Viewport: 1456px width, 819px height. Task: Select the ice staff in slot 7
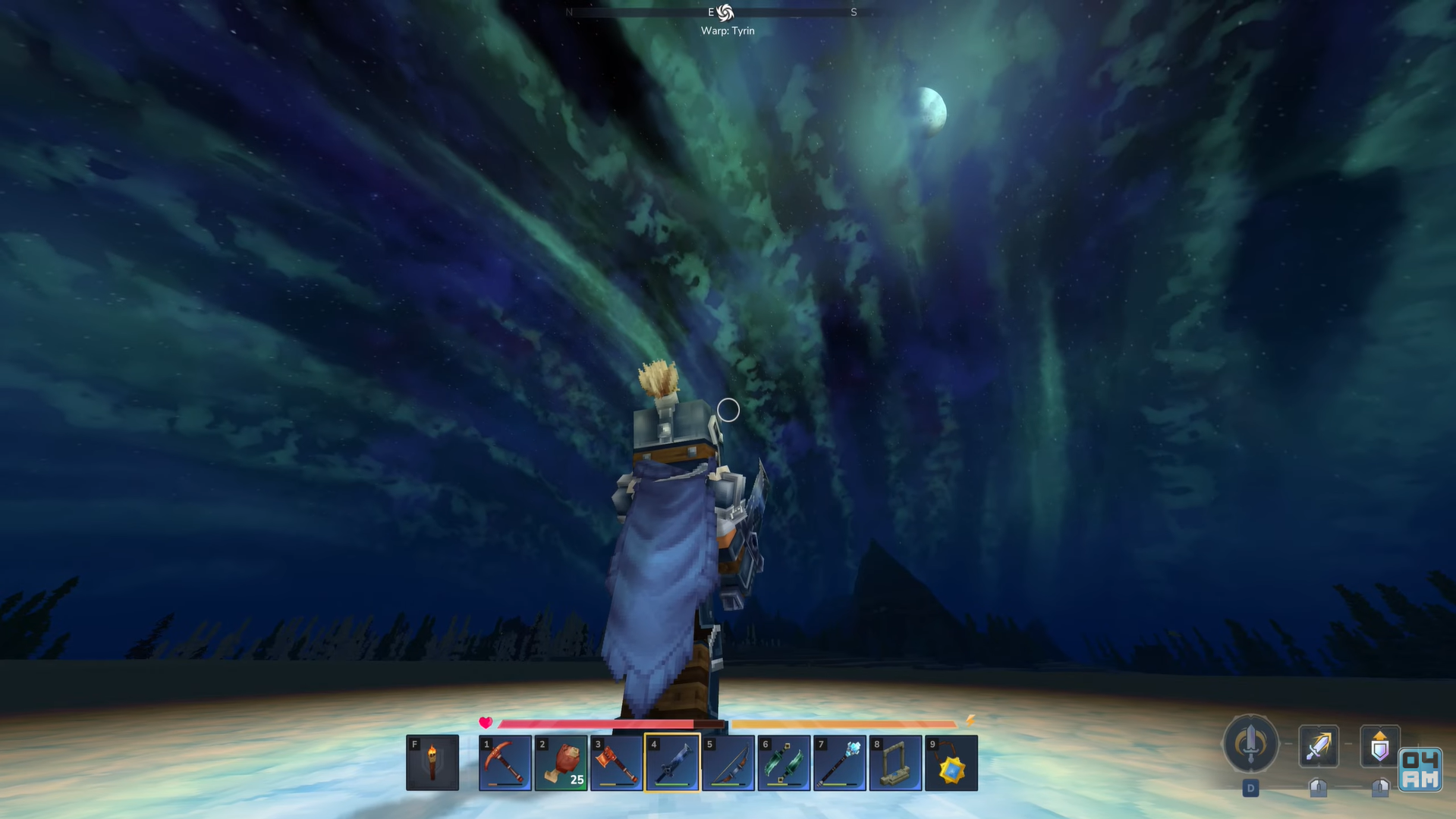(839, 762)
